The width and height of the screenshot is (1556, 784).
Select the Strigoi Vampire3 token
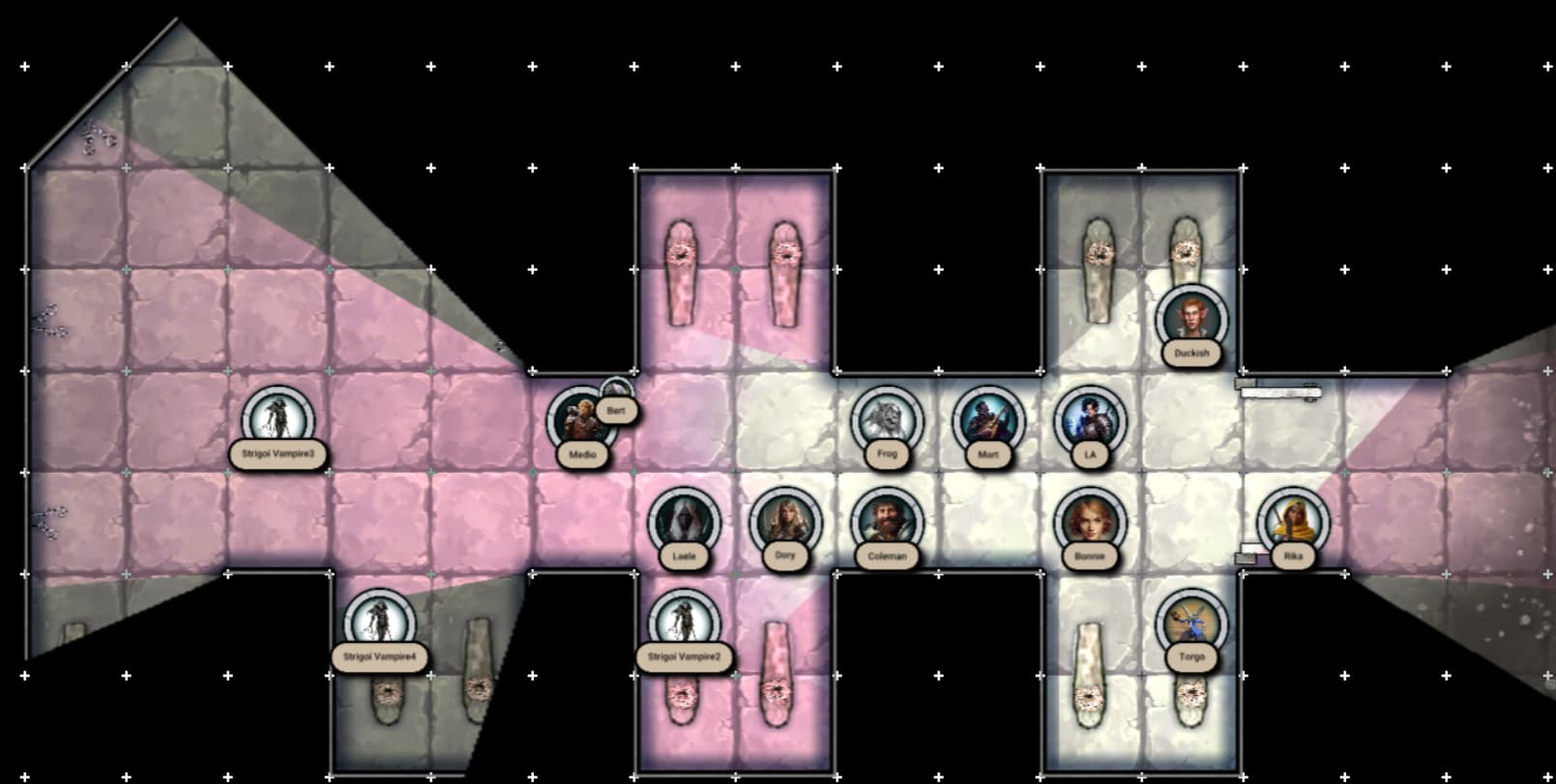278,420
